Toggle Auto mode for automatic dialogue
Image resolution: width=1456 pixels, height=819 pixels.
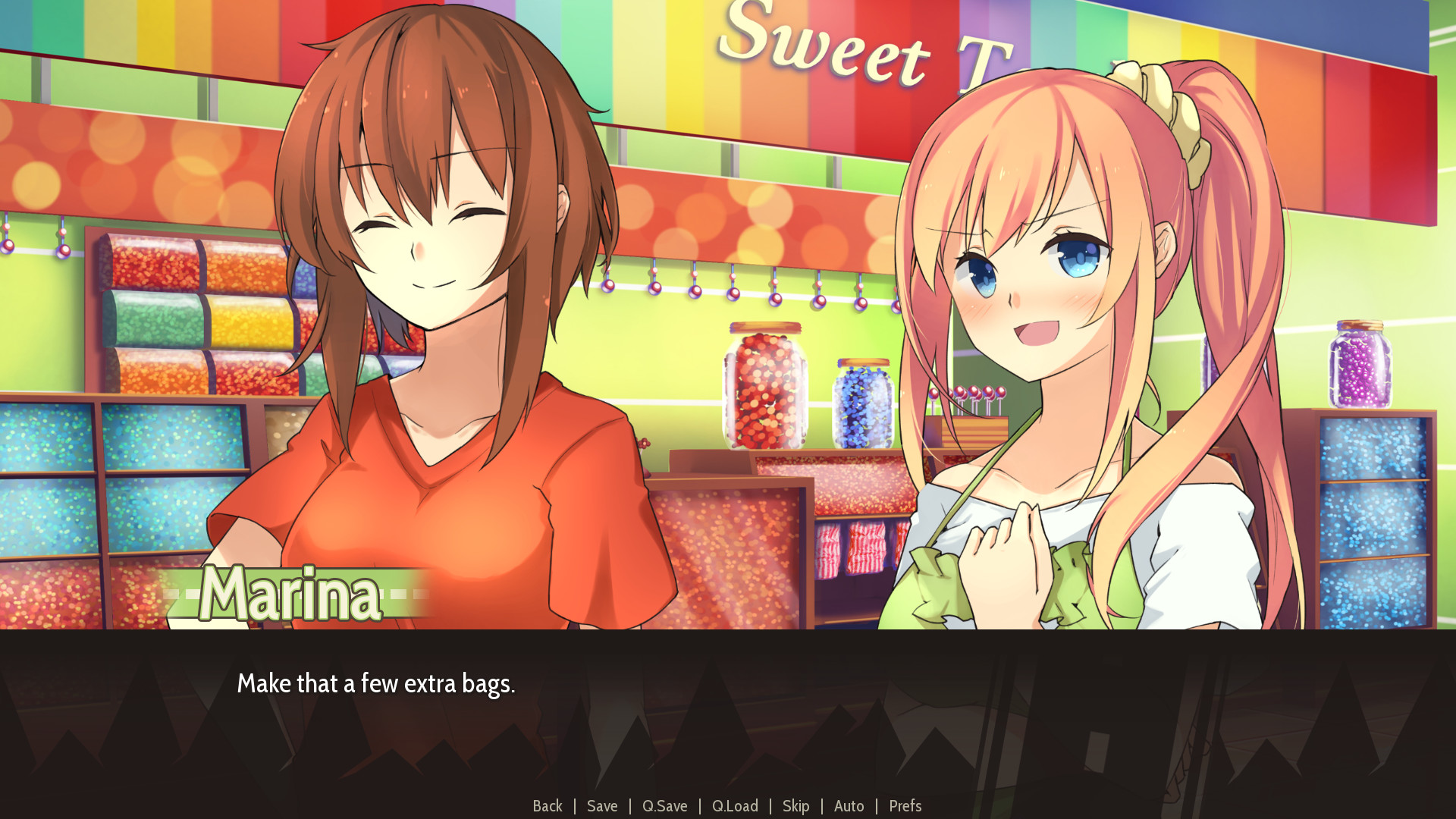pyautogui.click(x=849, y=806)
